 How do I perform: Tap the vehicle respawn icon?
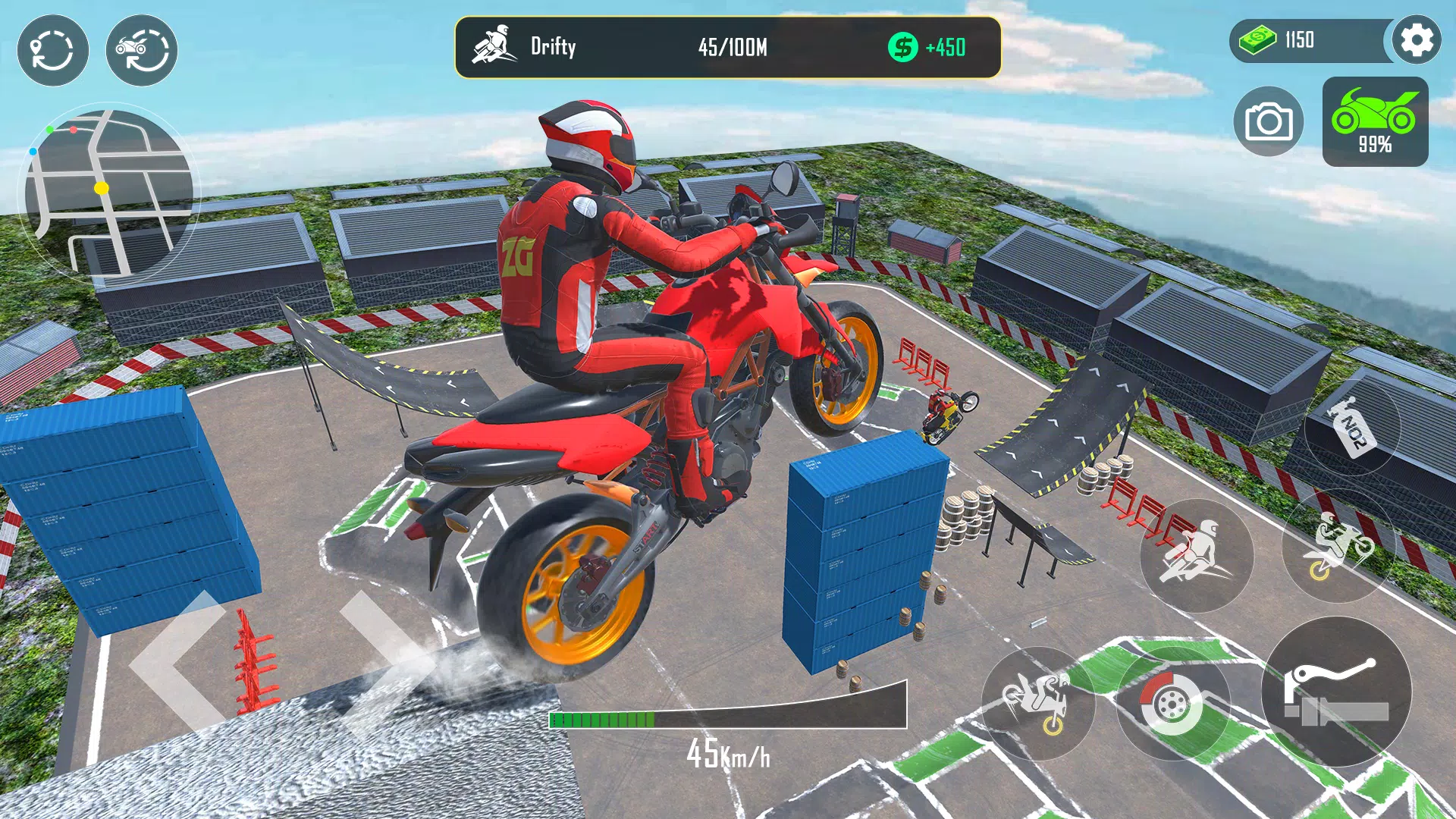[140, 49]
